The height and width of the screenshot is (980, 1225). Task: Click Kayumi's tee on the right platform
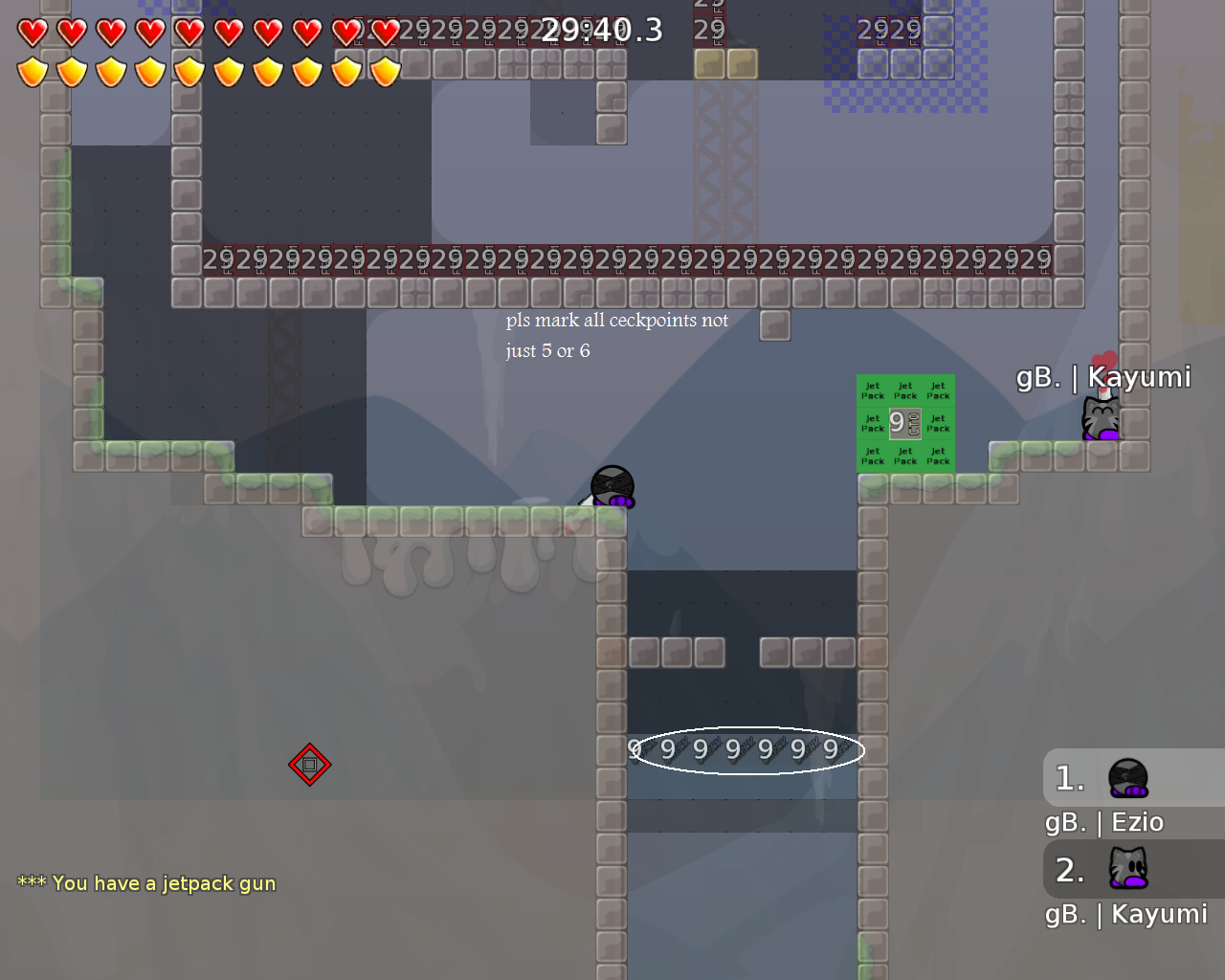pos(1101,418)
